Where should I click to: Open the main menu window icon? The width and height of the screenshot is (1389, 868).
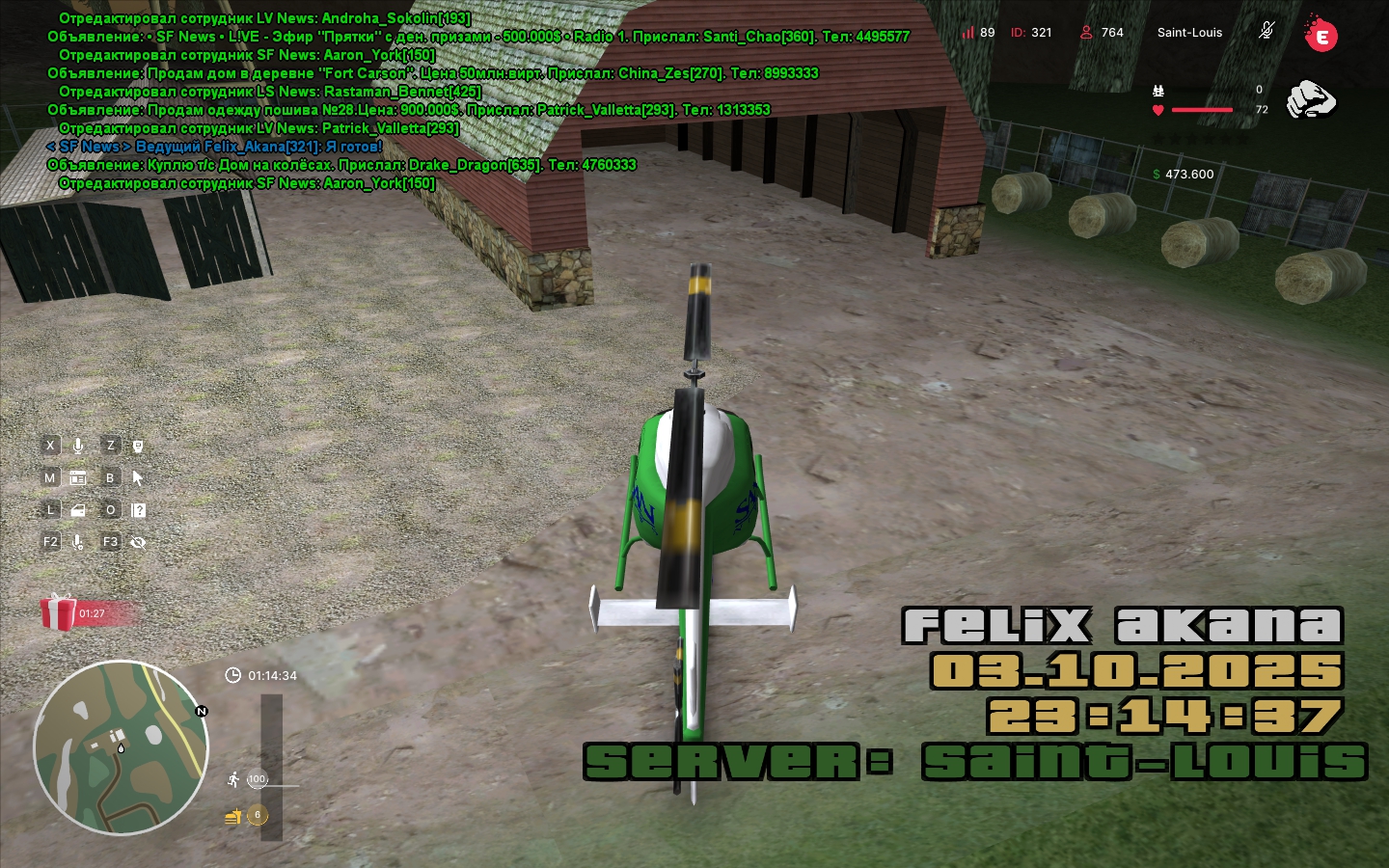(x=78, y=477)
